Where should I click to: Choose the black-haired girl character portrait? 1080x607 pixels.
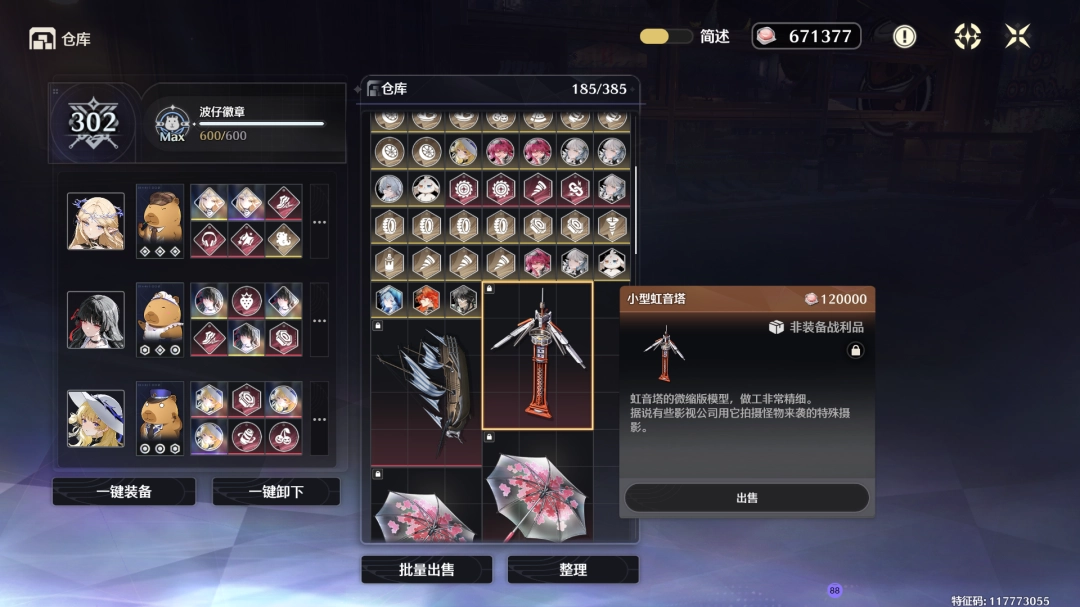pos(96,320)
